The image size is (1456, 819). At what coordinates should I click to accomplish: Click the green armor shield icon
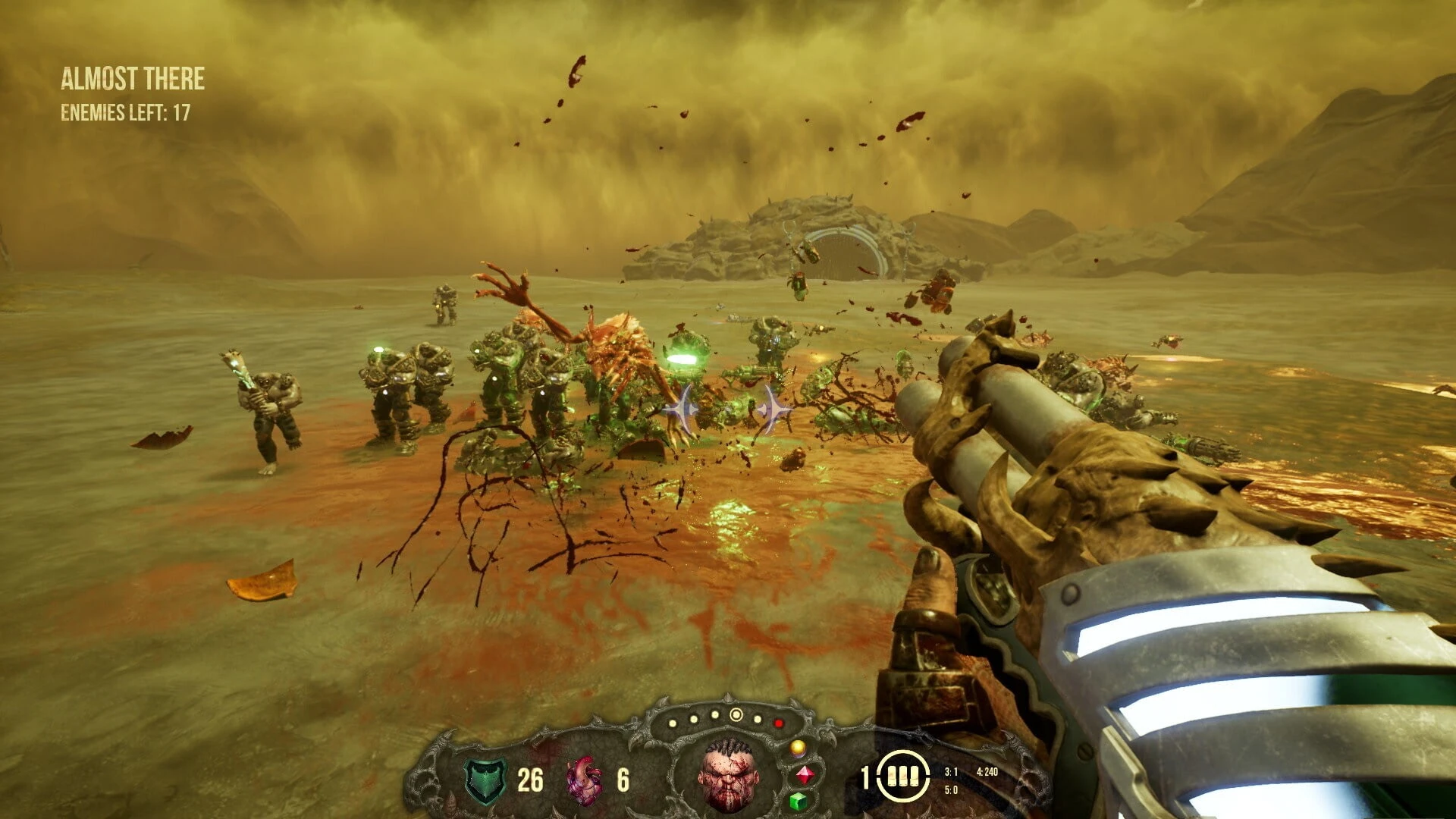coord(485,780)
